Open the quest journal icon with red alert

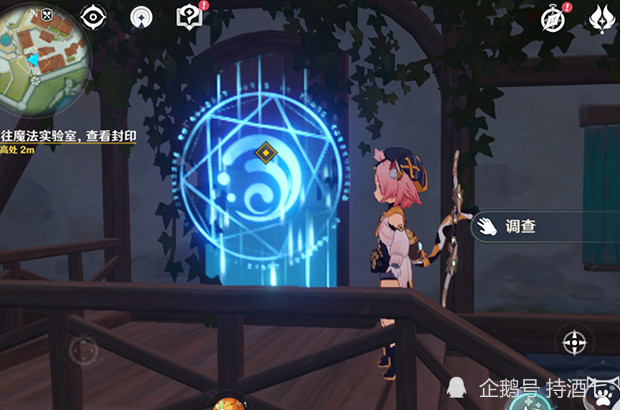pos(187,16)
